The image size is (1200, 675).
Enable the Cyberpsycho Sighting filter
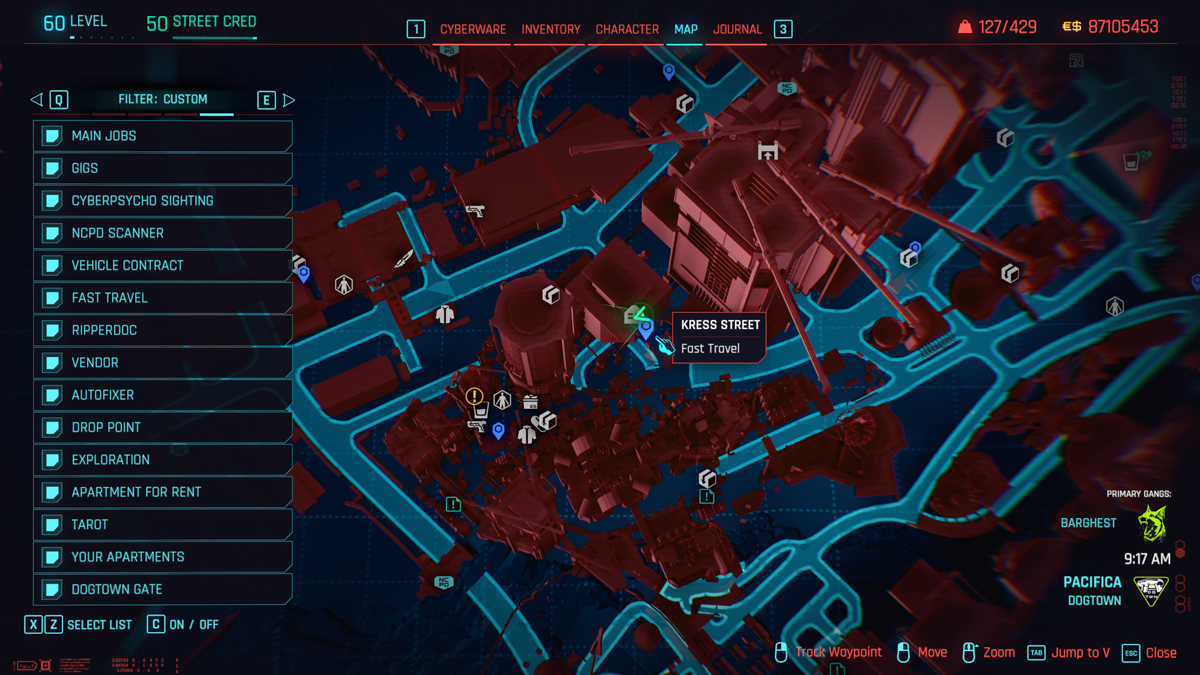[163, 201]
